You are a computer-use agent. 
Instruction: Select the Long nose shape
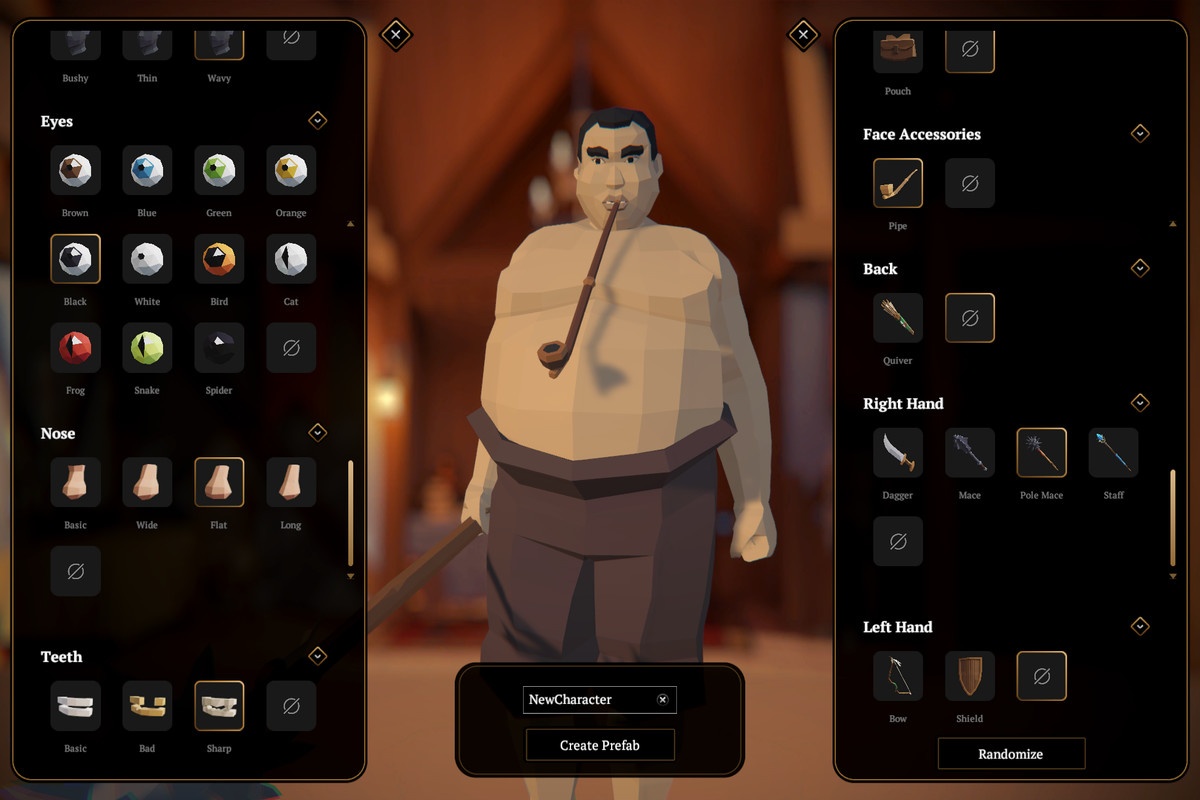point(291,483)
